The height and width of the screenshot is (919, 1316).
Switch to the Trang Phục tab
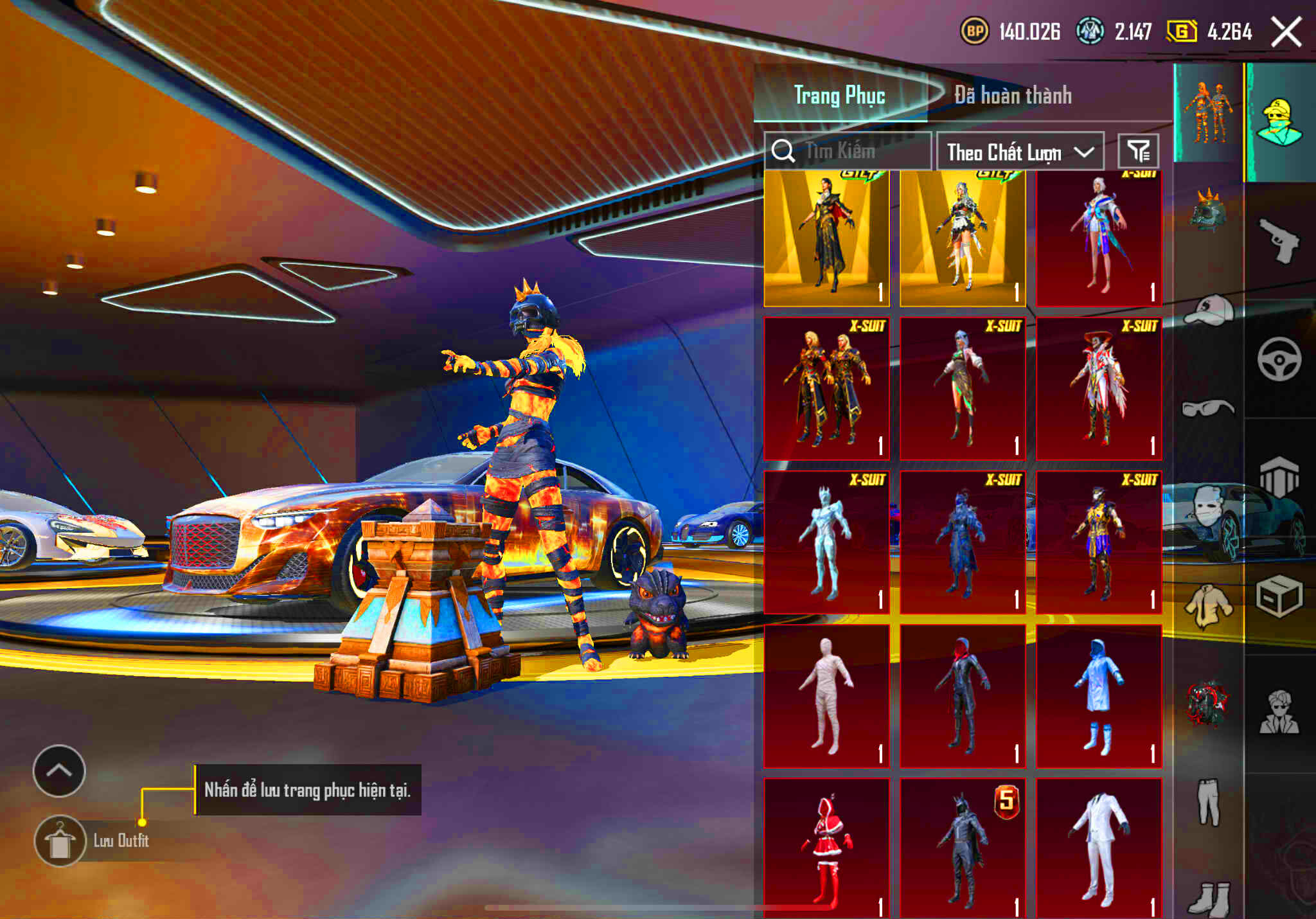[839, 95]
